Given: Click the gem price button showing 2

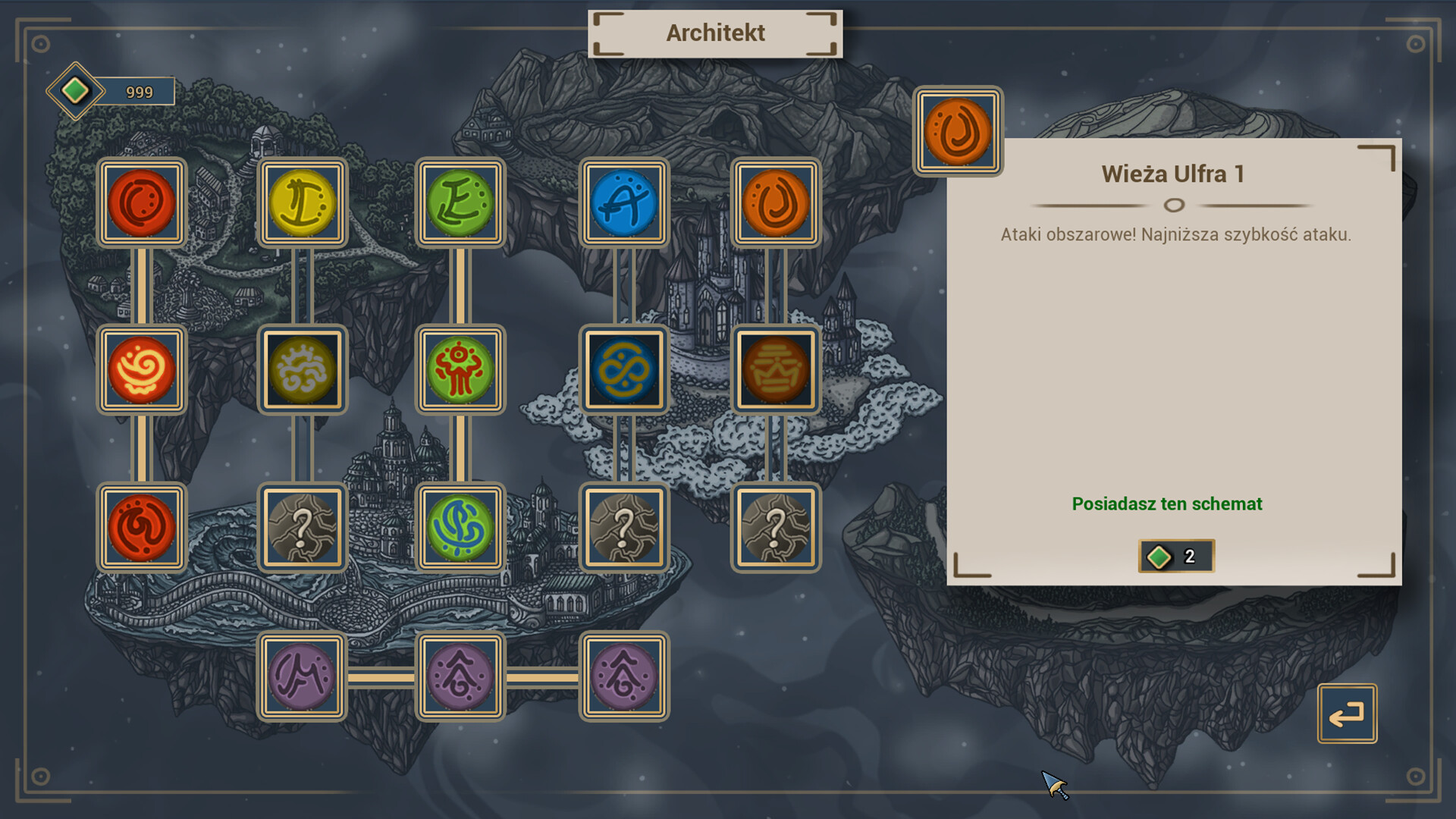Looking at the screenshot, I should (1175, 555).
